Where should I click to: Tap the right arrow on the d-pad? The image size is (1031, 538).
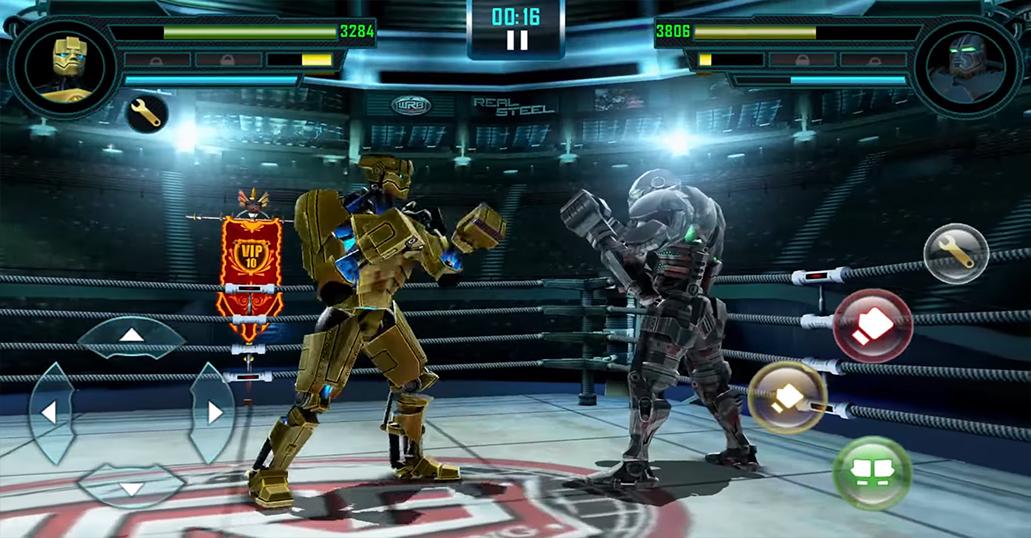[x=213, y=411]
